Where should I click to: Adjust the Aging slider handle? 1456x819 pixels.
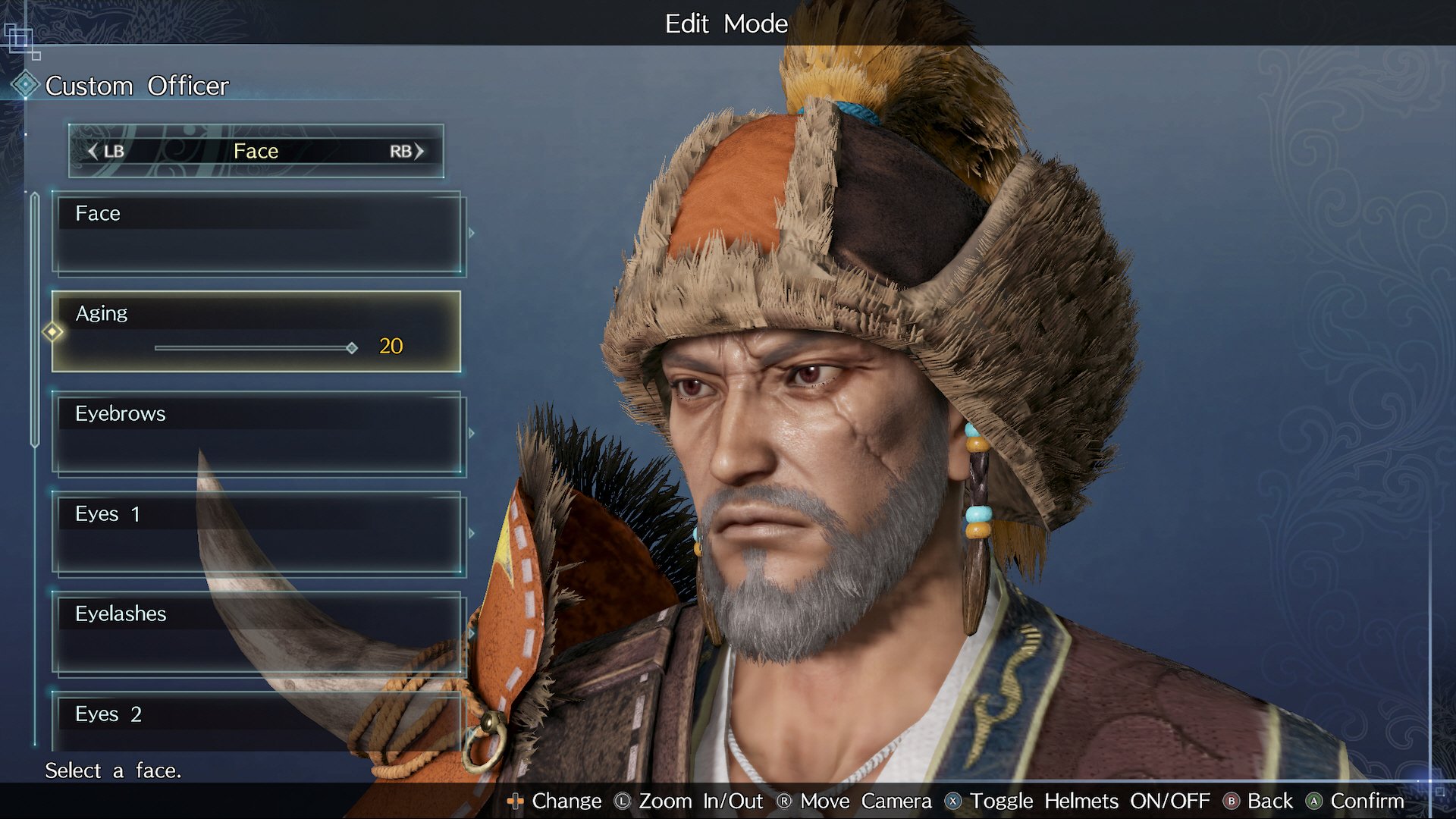click(x=352, y=348)
